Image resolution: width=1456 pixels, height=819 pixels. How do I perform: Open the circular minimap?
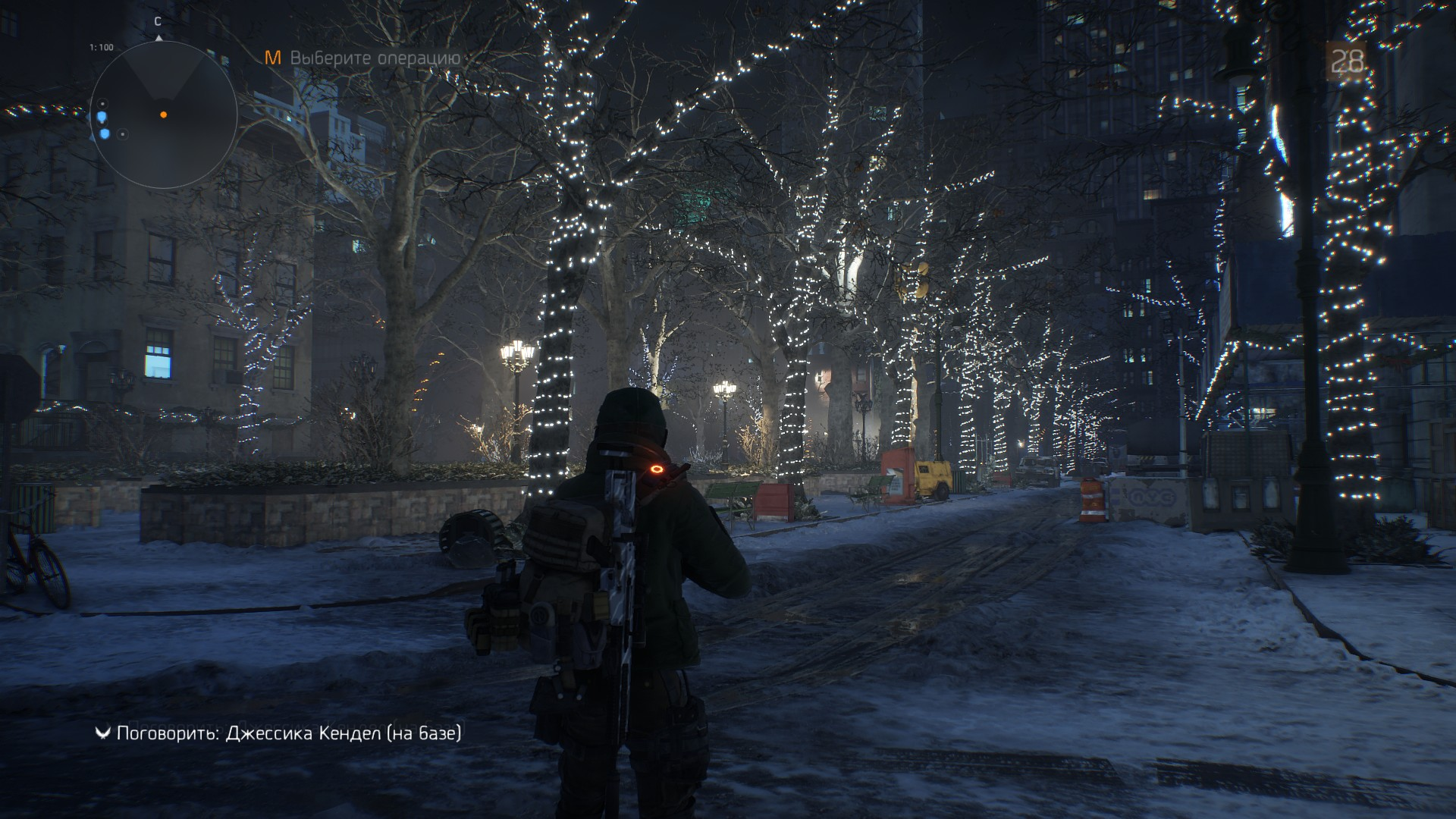tap(164, 115)
